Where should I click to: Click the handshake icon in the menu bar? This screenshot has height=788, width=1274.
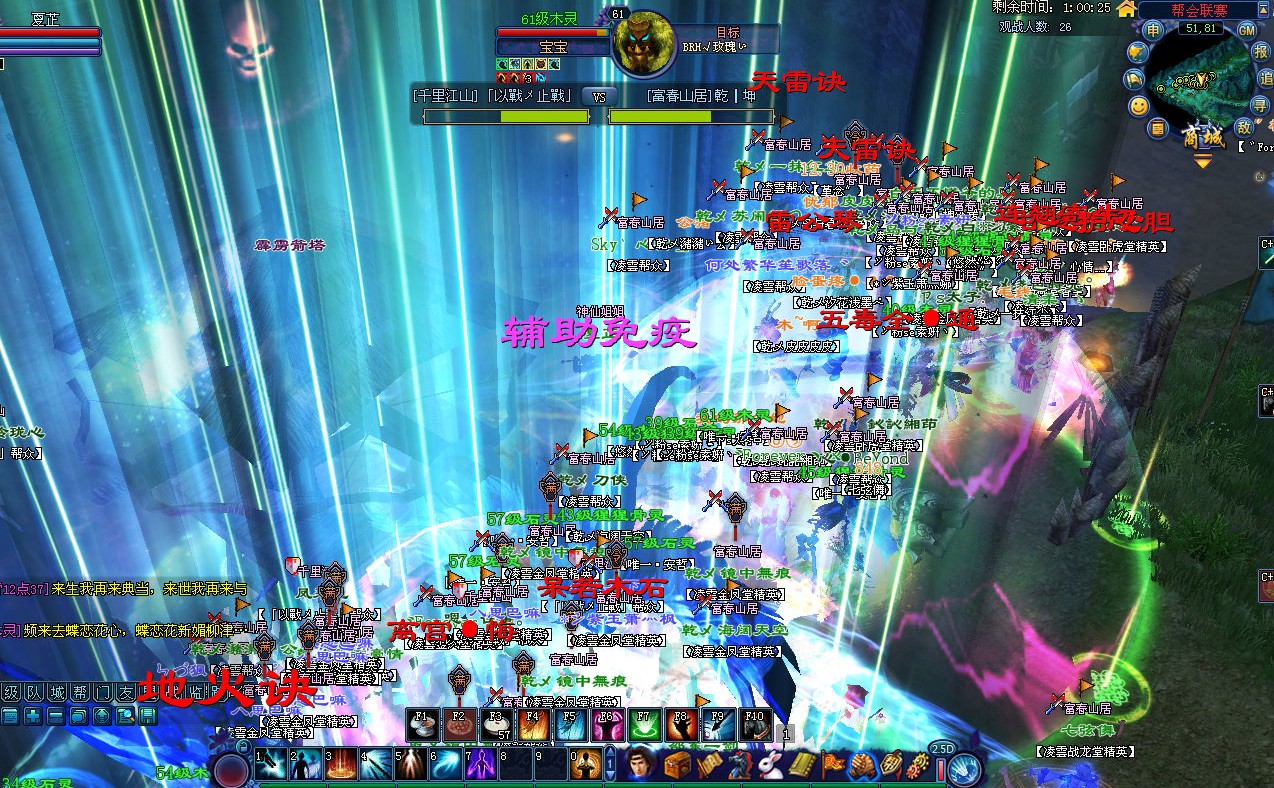click(x=863, y=766)
